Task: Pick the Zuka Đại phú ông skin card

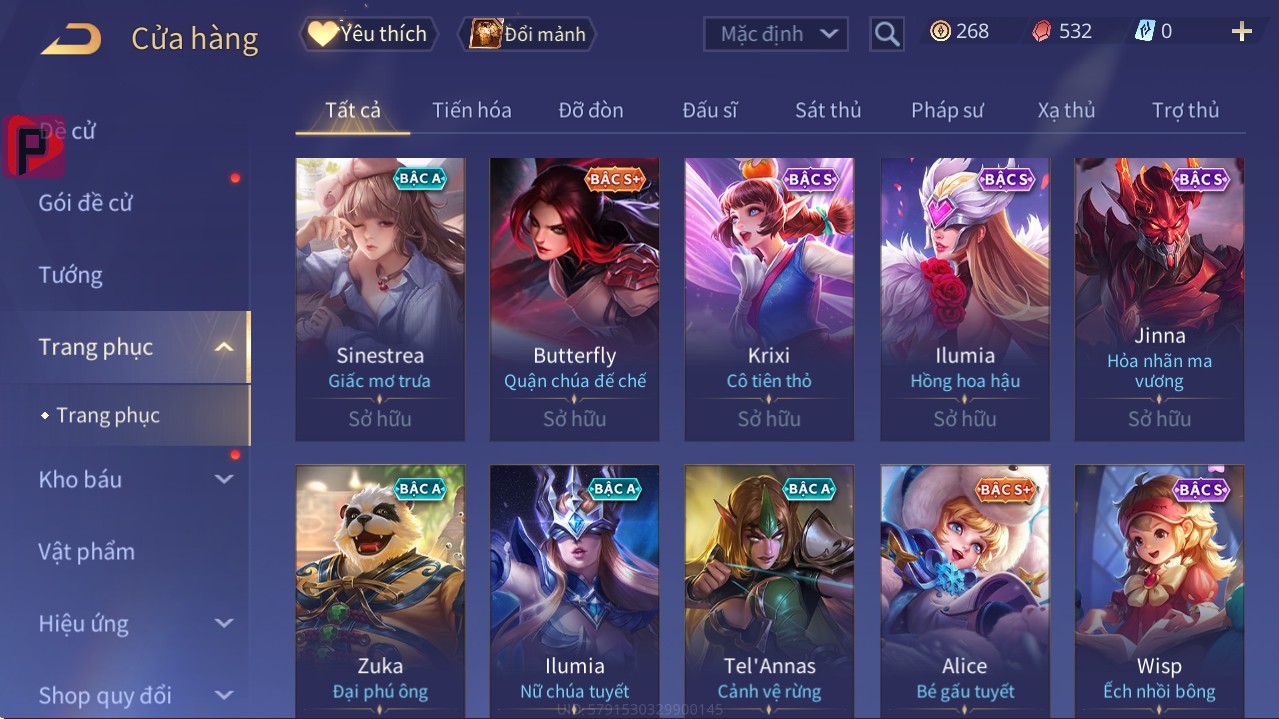Action: (380, 590)
